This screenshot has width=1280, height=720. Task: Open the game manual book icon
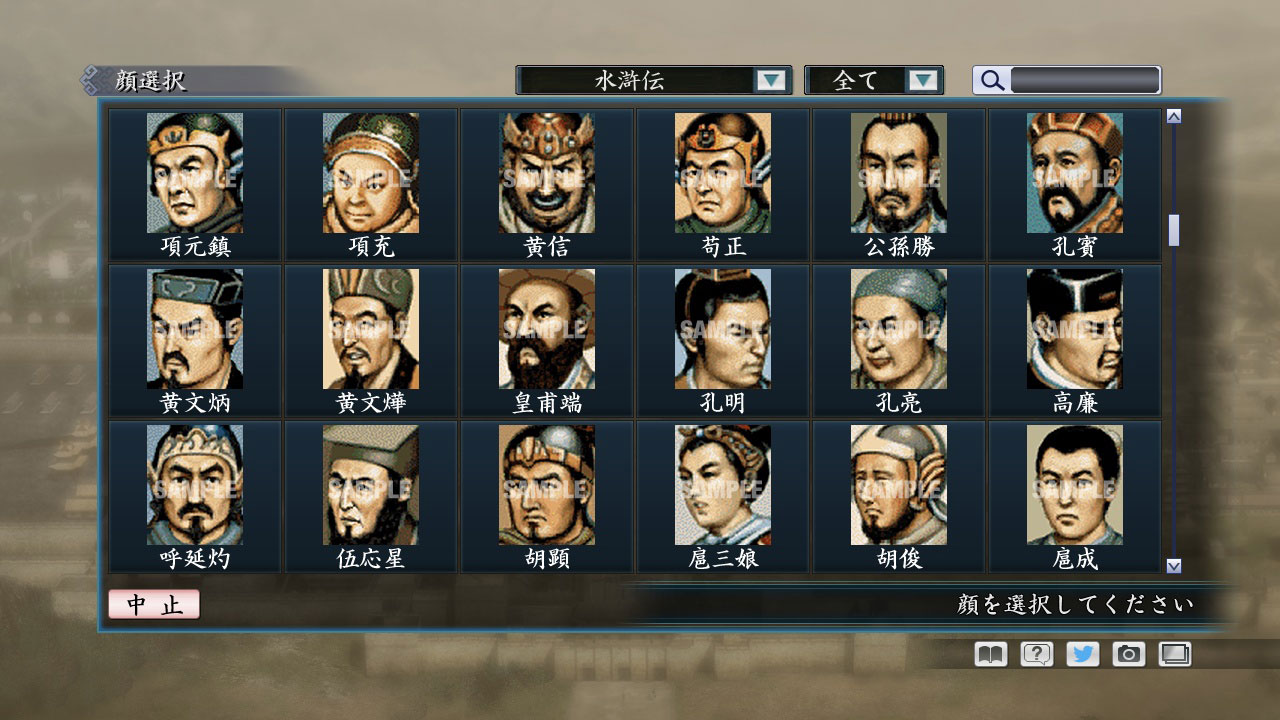pos(988,654)
